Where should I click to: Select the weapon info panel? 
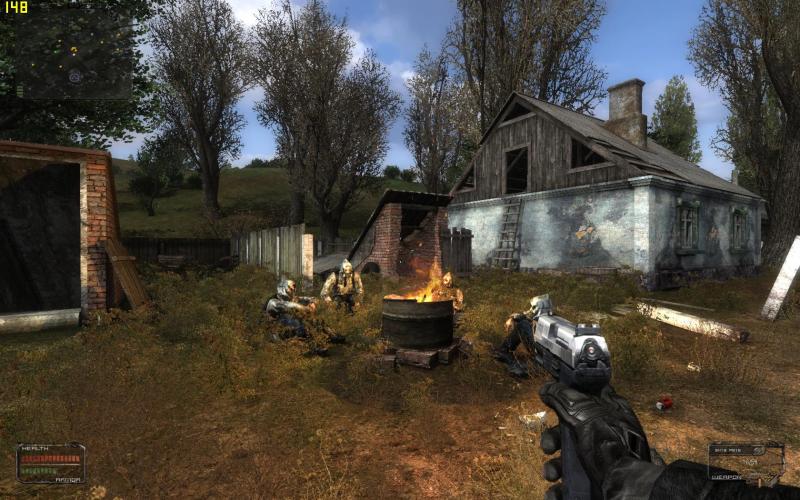[x=746, y=463]
